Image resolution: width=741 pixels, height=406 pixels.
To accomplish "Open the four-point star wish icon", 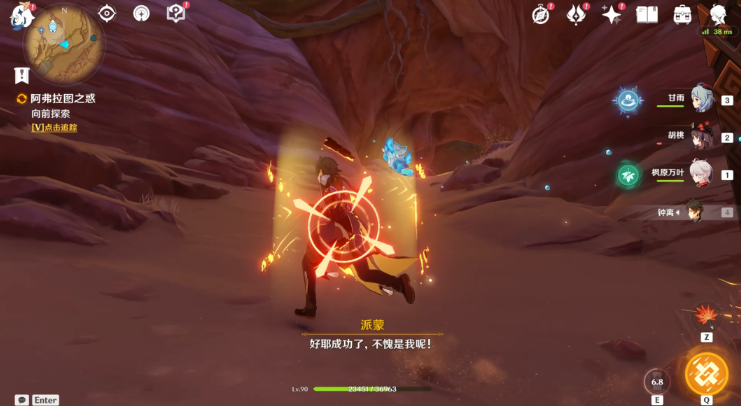I will [x=611, y=14].
